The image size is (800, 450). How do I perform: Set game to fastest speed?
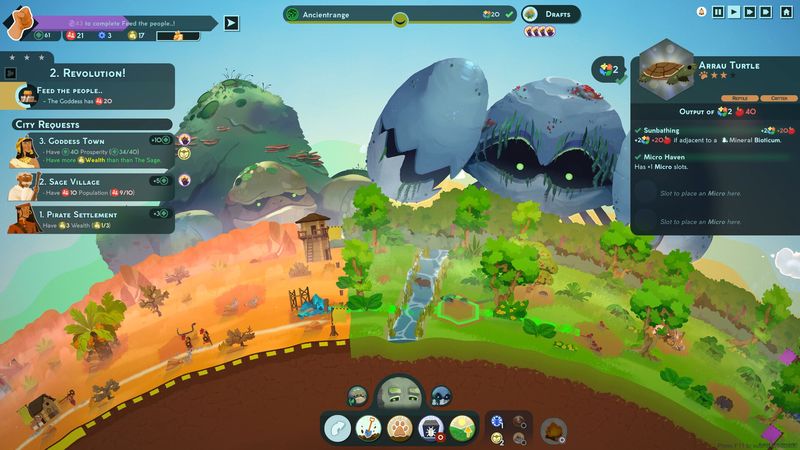[766, 12]
